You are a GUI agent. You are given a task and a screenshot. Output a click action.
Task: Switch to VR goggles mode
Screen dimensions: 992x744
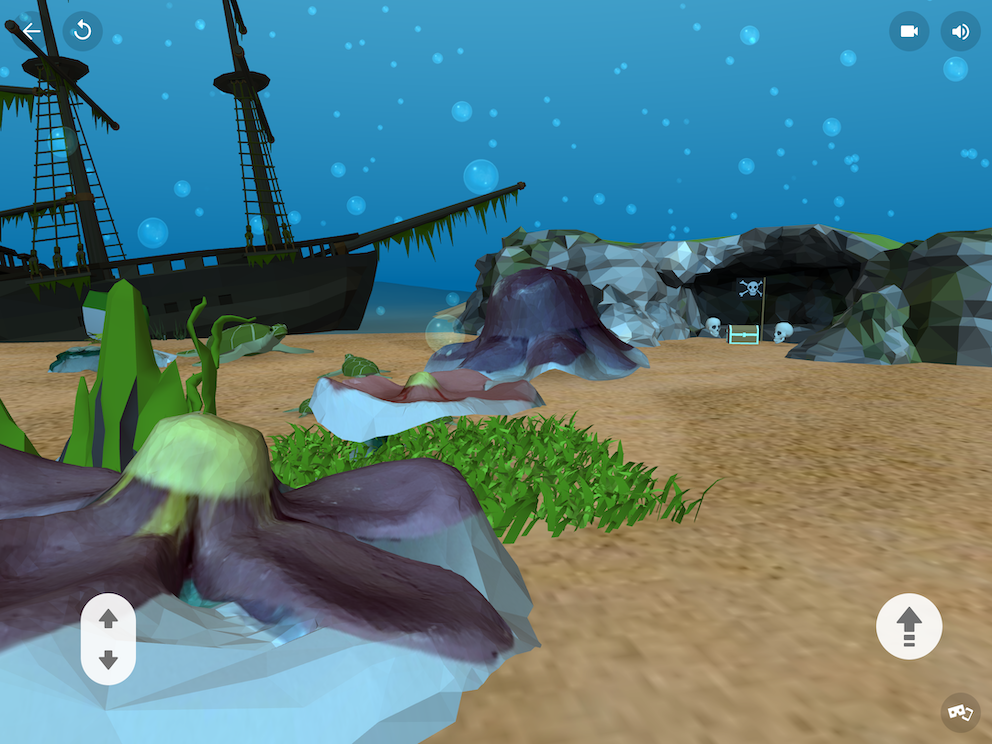(960, 712)
